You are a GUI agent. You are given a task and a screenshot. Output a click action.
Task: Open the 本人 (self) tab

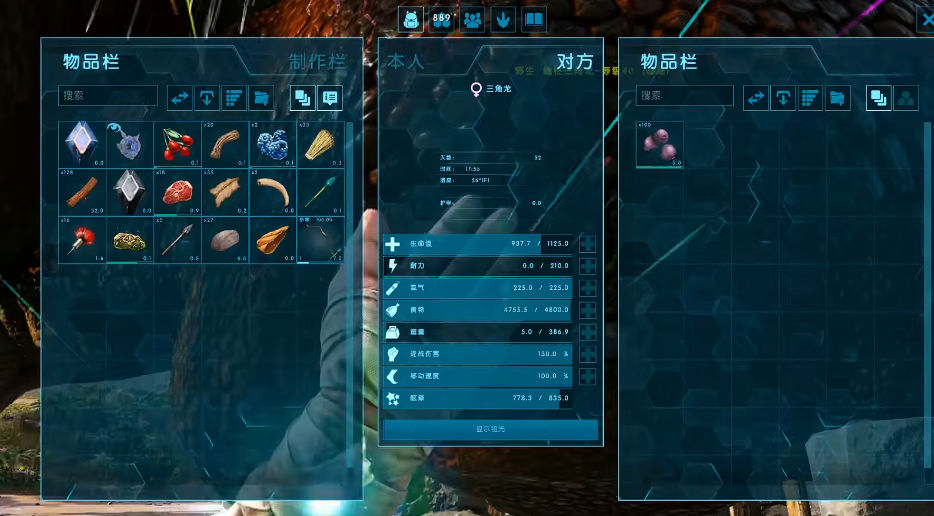pos(406,62)
